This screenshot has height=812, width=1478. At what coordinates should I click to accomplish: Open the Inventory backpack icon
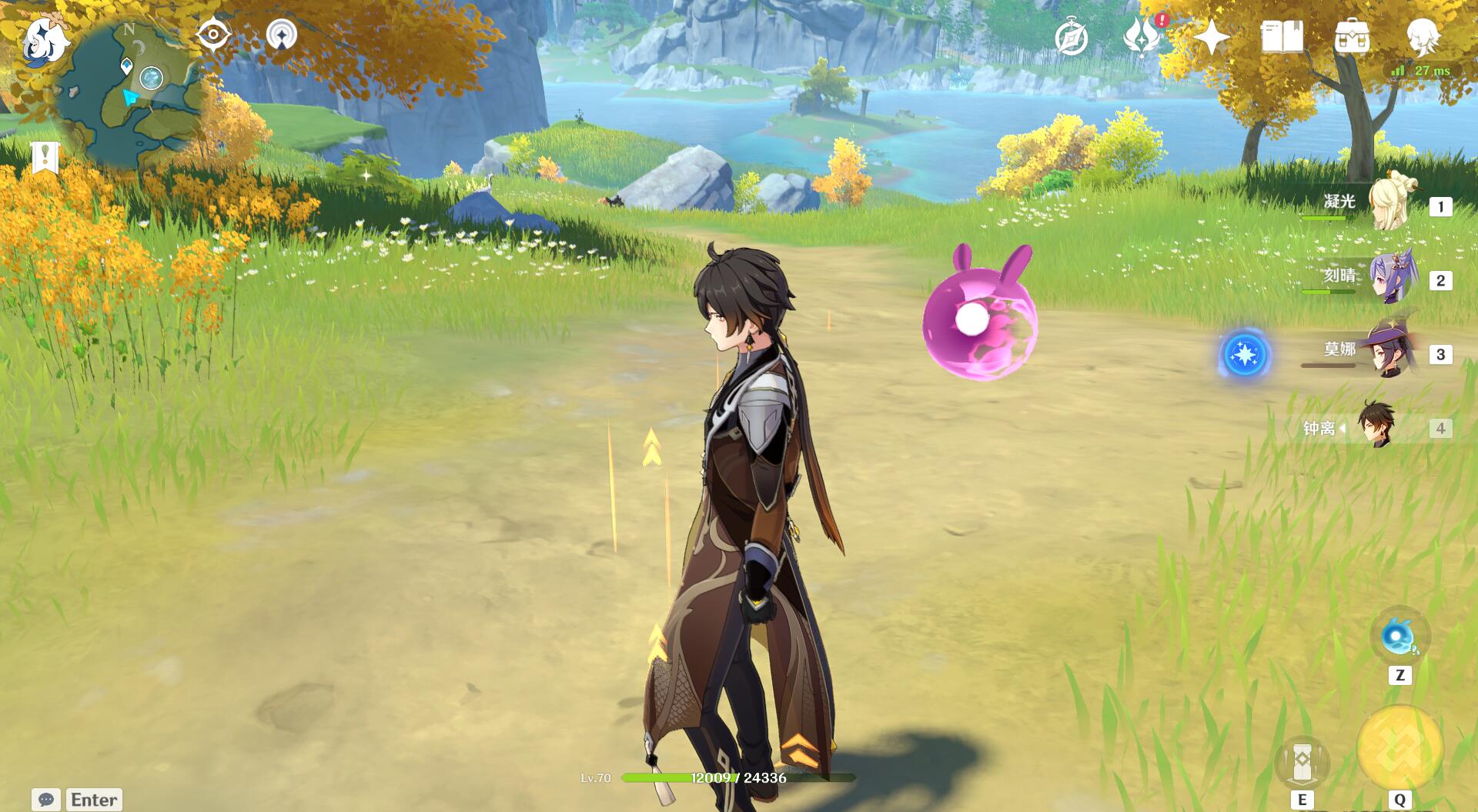pyautogui.click(x=1352, y=37)
